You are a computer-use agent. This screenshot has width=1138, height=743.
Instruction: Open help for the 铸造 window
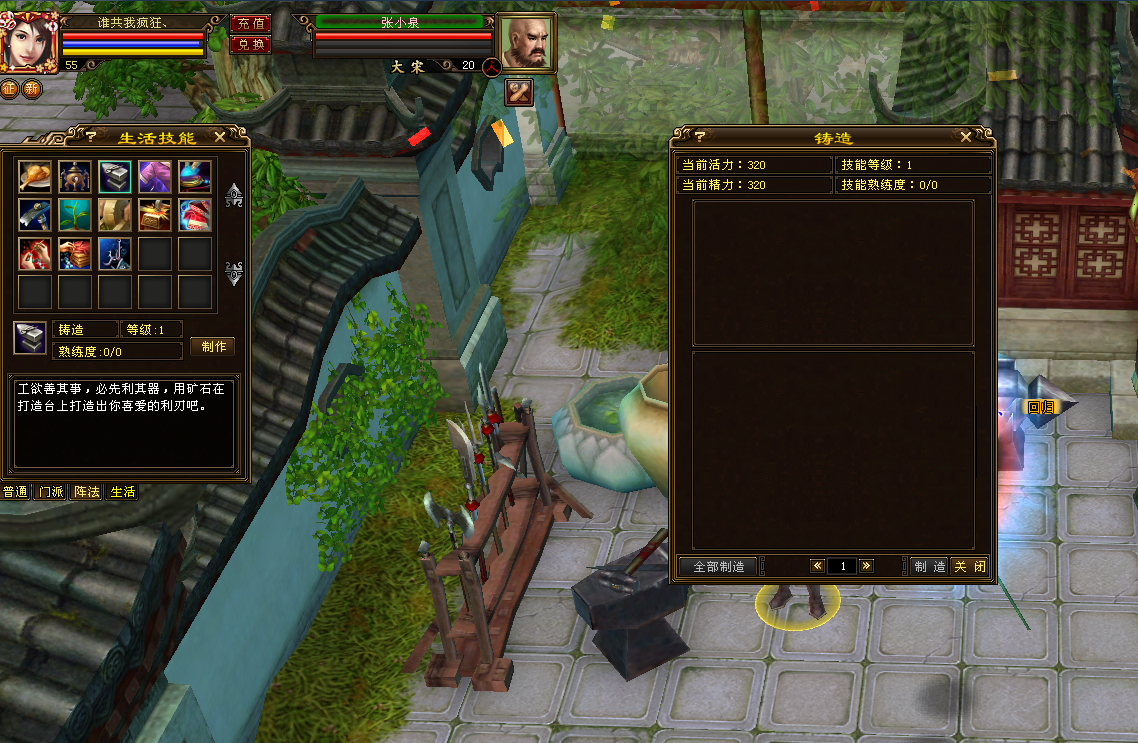coord(700,137)
